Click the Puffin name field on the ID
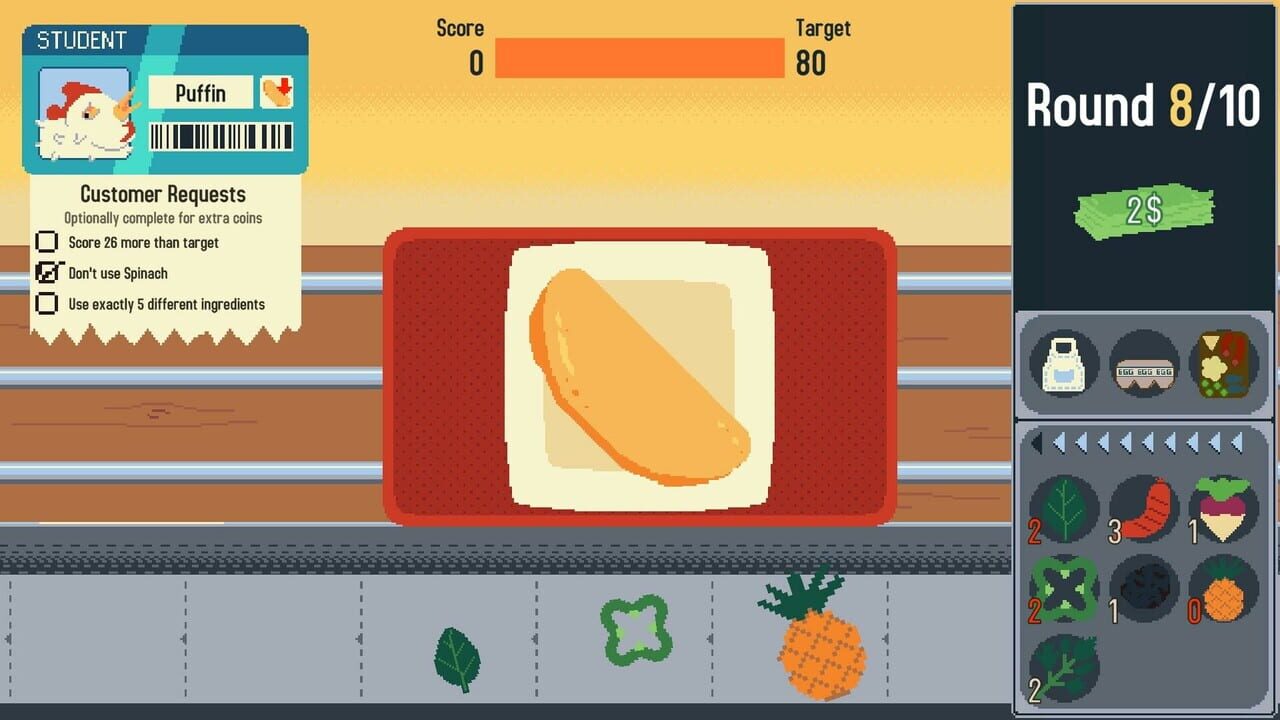Viewport: 1280px width, 720px height. 202,93
